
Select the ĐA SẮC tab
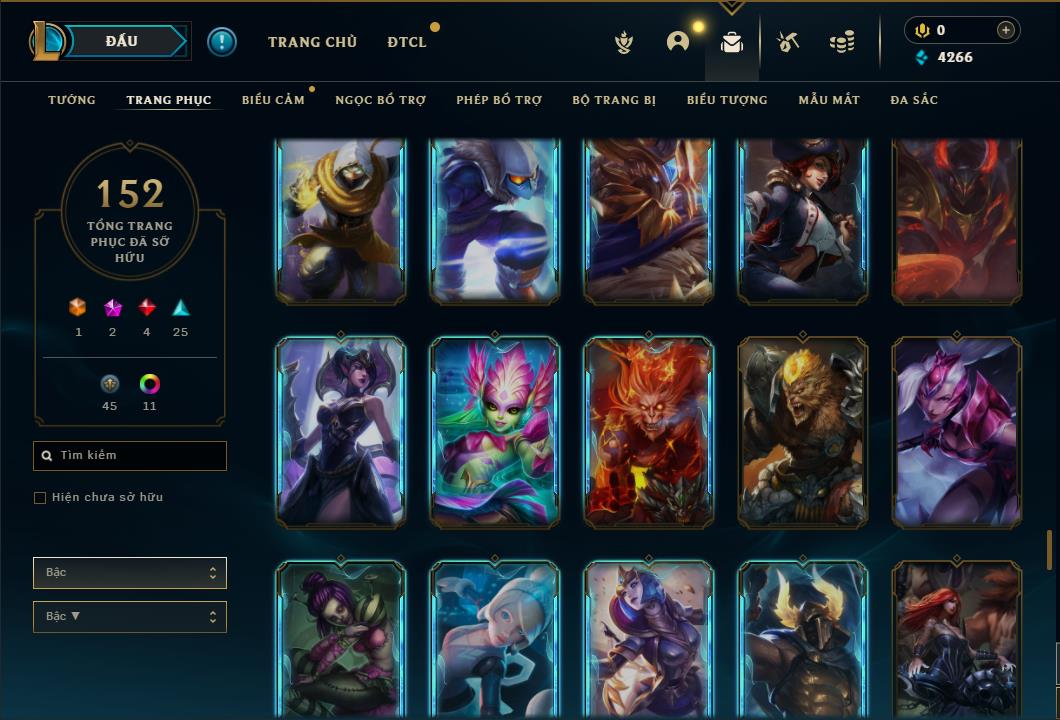[914, 100]
